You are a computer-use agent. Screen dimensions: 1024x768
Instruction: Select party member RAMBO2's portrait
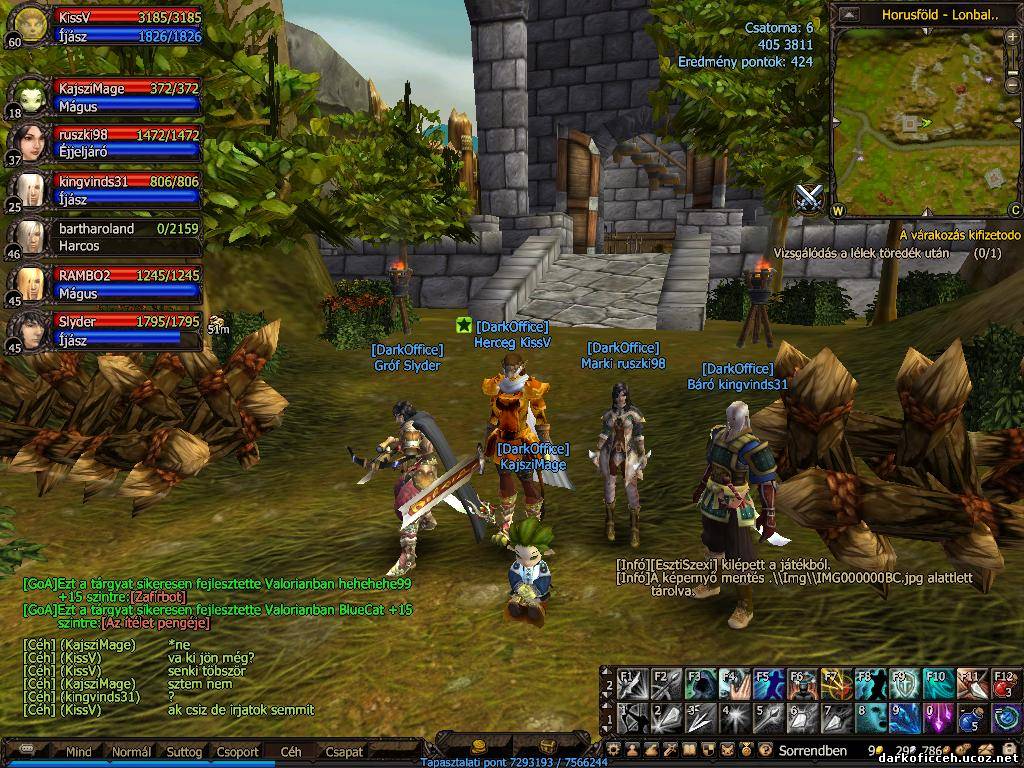28,283
